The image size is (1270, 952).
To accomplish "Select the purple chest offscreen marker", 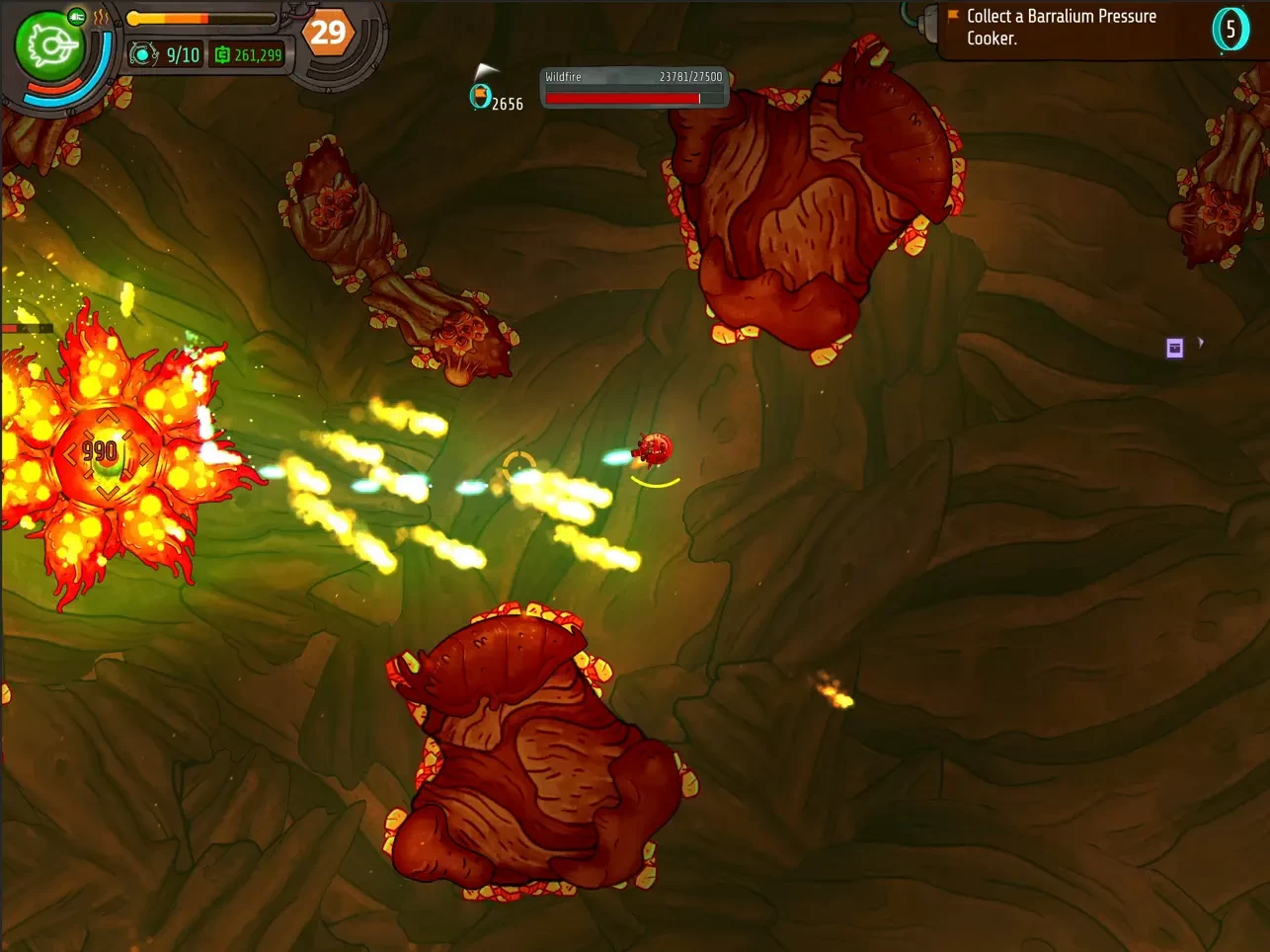I will tap(1174, 348).
